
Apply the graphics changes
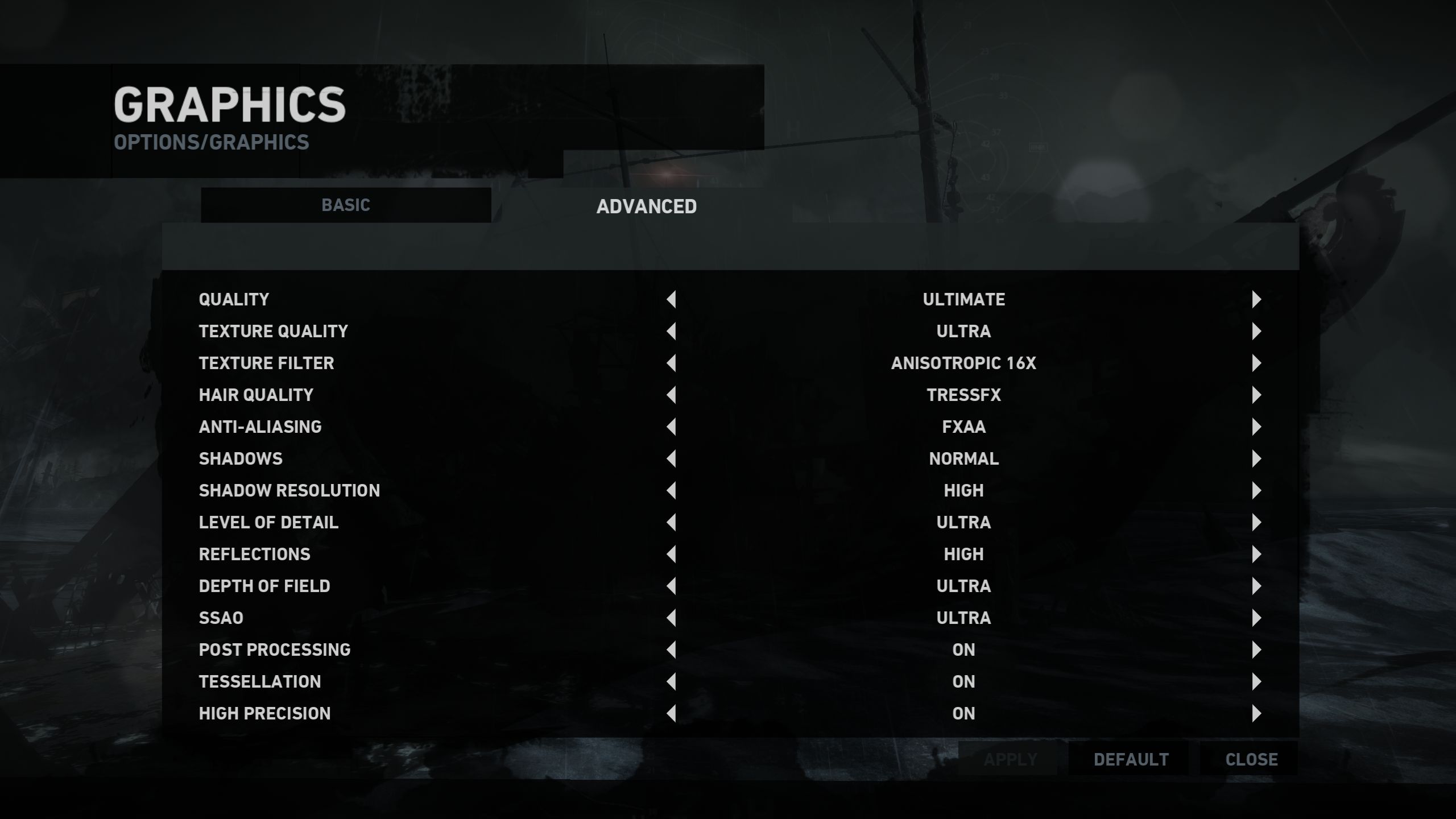coord(1010,759)
